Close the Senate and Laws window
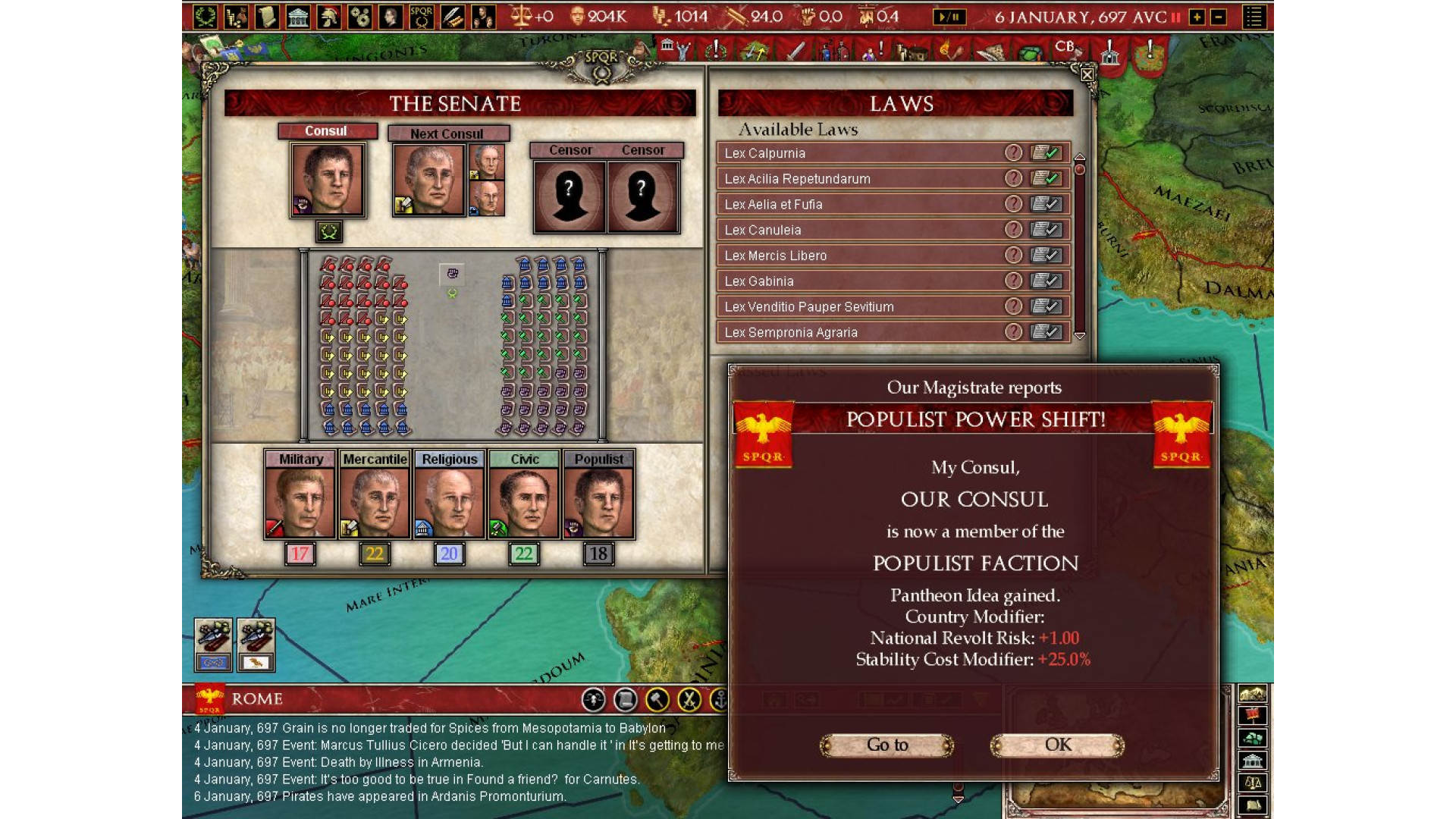This screenshot has width=1456, height=819. [x=1087, y=74]
